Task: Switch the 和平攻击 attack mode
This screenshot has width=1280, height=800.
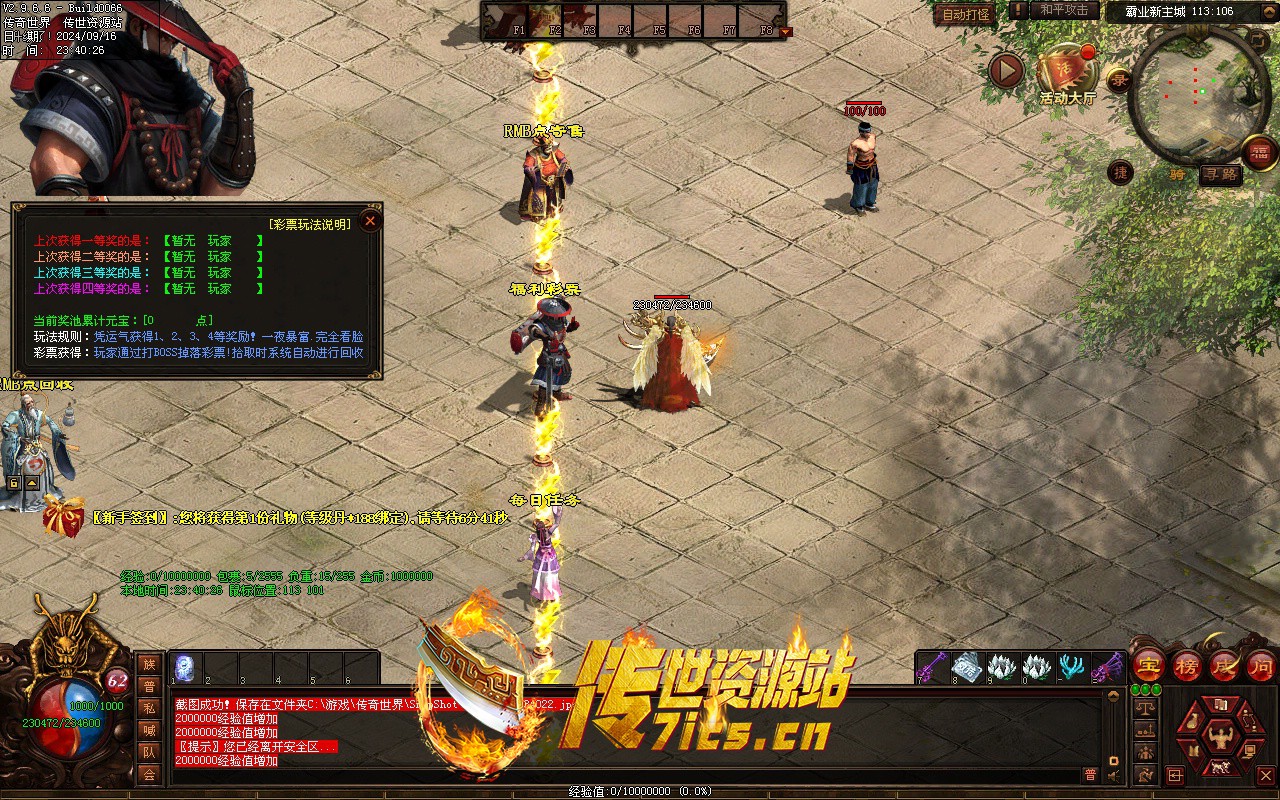Action: click(x=1063, y=10)
